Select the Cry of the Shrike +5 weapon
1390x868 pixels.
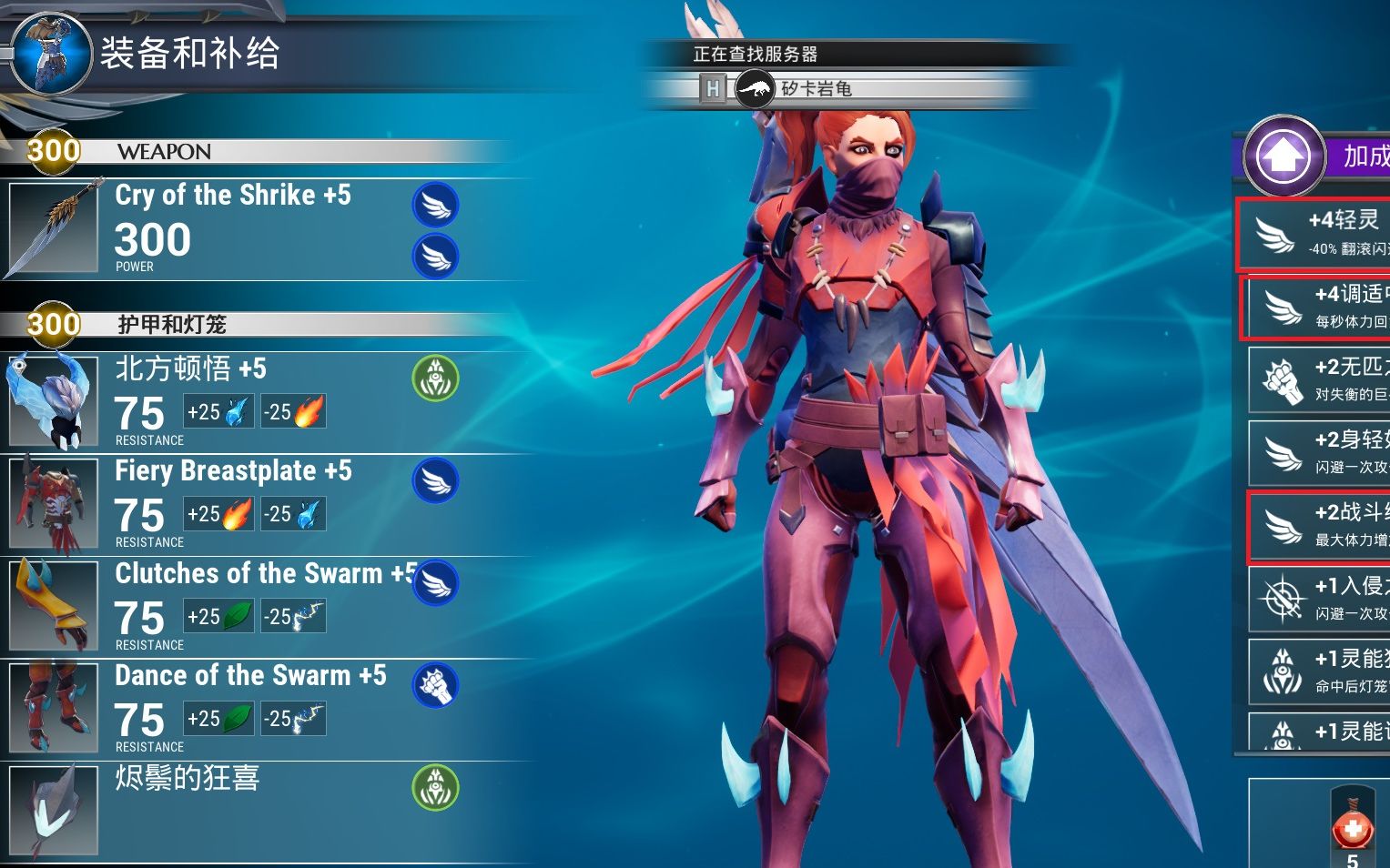(x=232, y=227)
